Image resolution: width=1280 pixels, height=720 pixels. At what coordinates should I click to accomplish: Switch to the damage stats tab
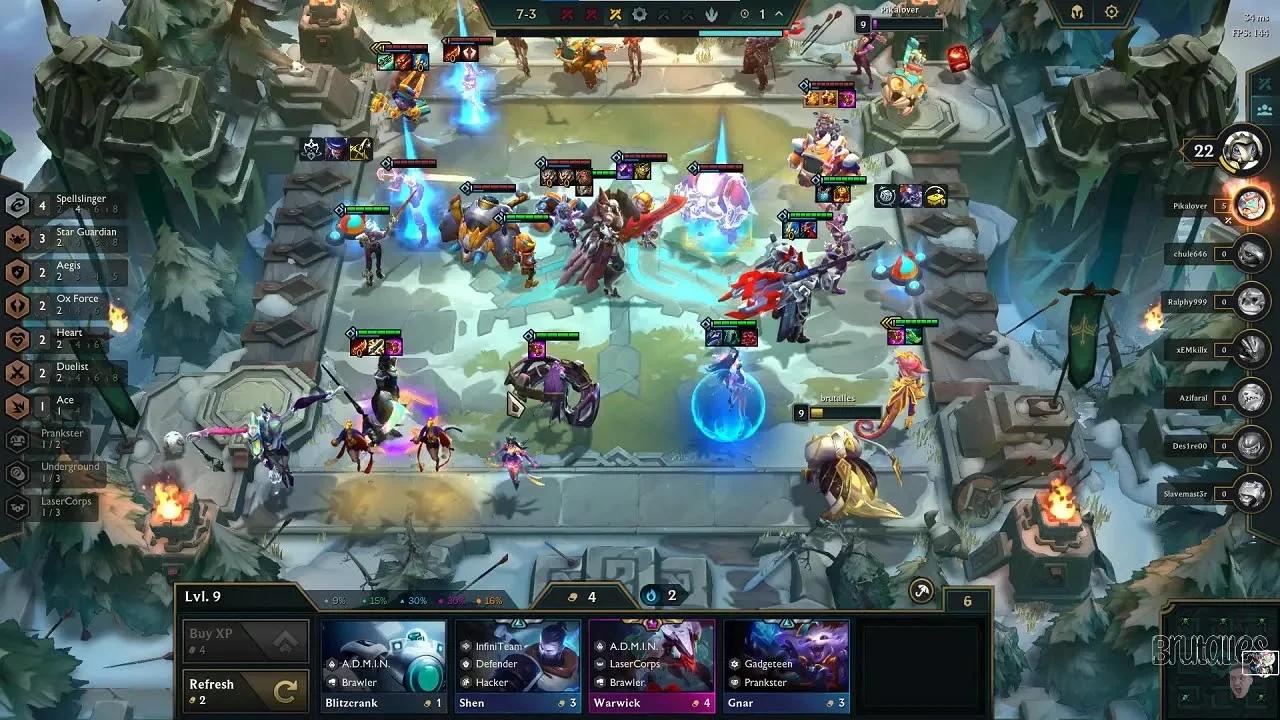pos(1264,84)
